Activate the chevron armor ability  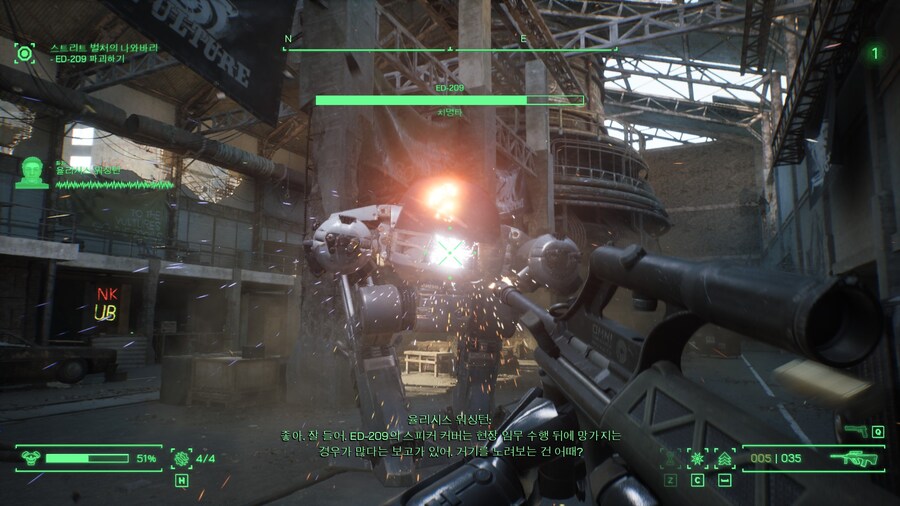pos(724,458)
